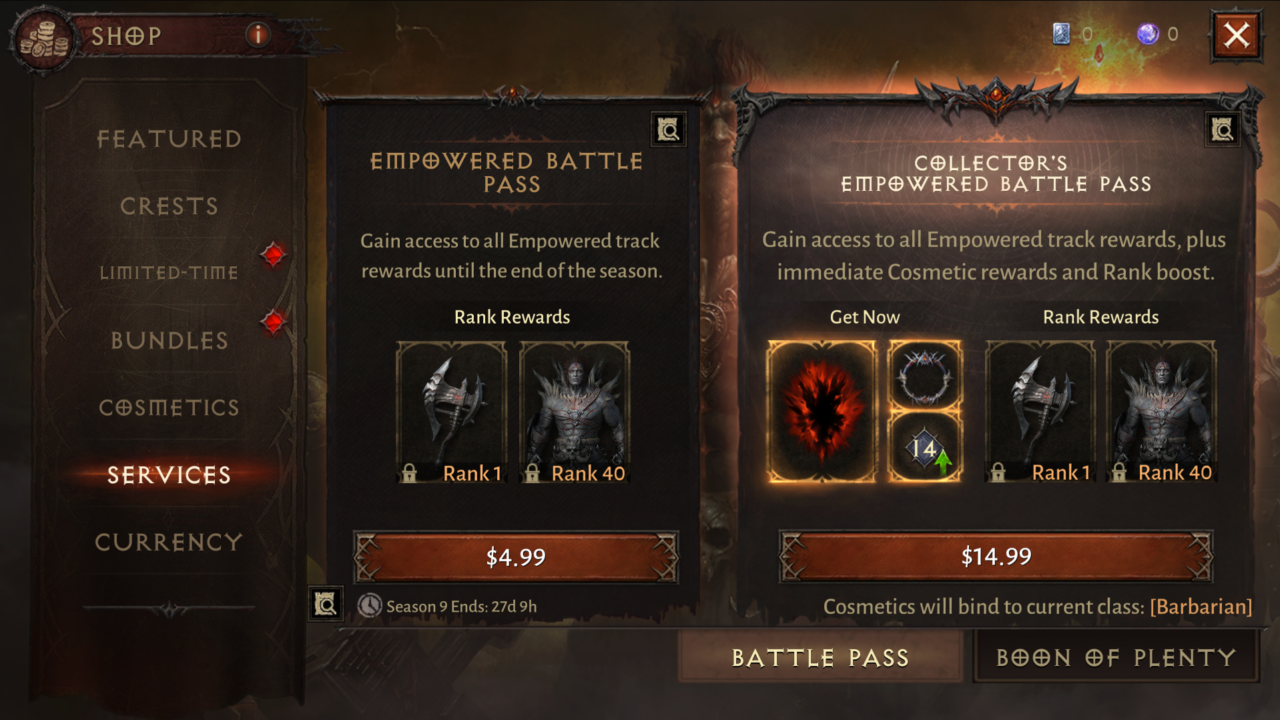This screenshot has width=1280, height=720.
Task: Go to the Bundles shop category
Action: point(169,340)
